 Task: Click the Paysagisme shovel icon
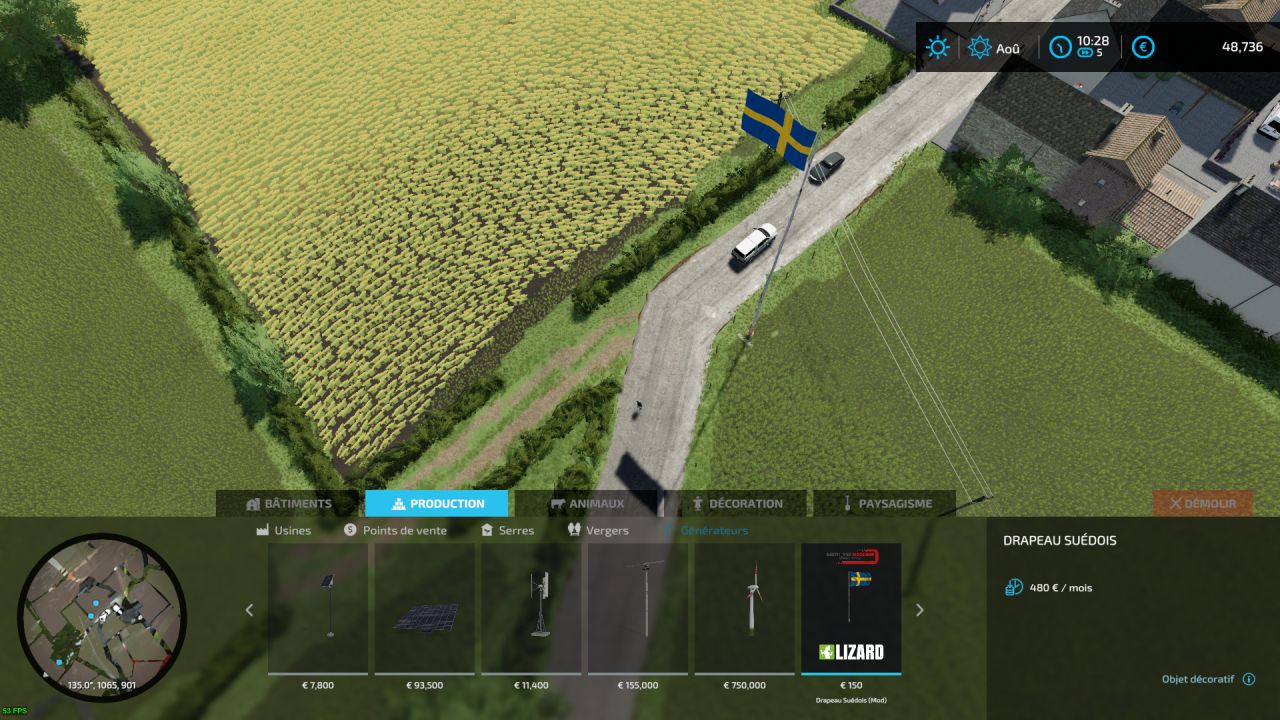click(847, 503)
